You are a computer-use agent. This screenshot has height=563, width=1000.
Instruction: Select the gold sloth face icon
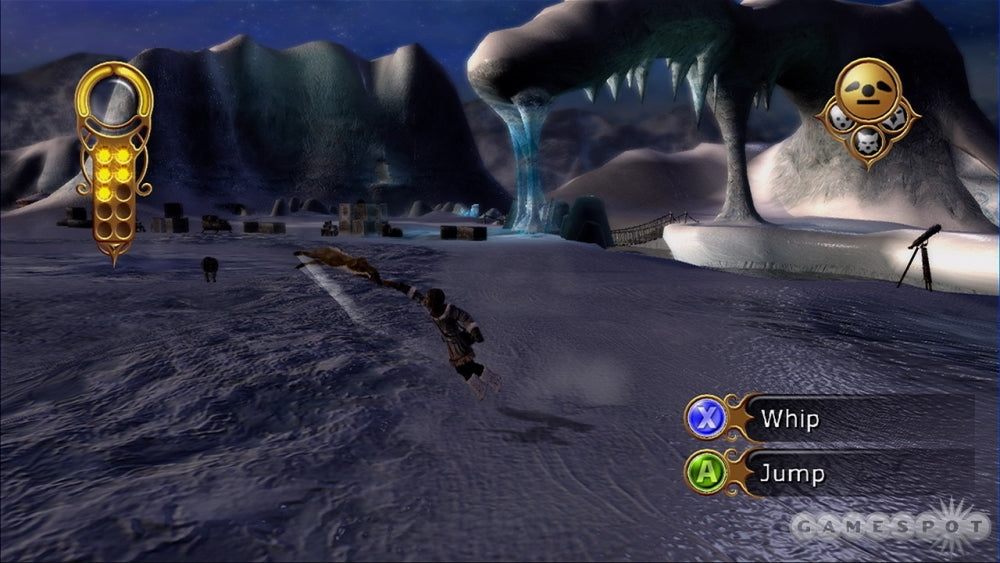[868, 92]
